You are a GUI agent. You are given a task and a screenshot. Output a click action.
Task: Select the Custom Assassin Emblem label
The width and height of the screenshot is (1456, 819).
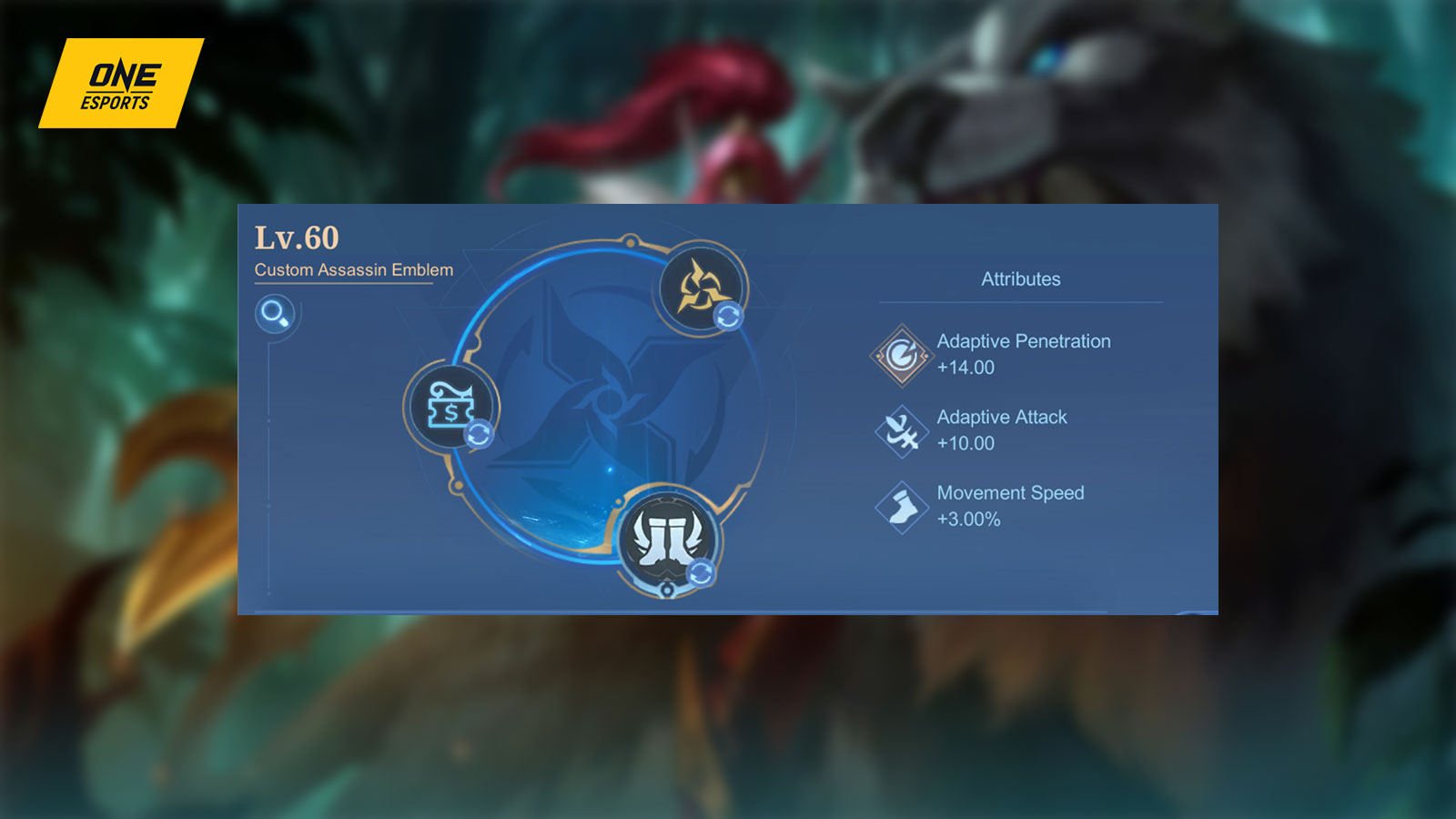pos(353,269)
